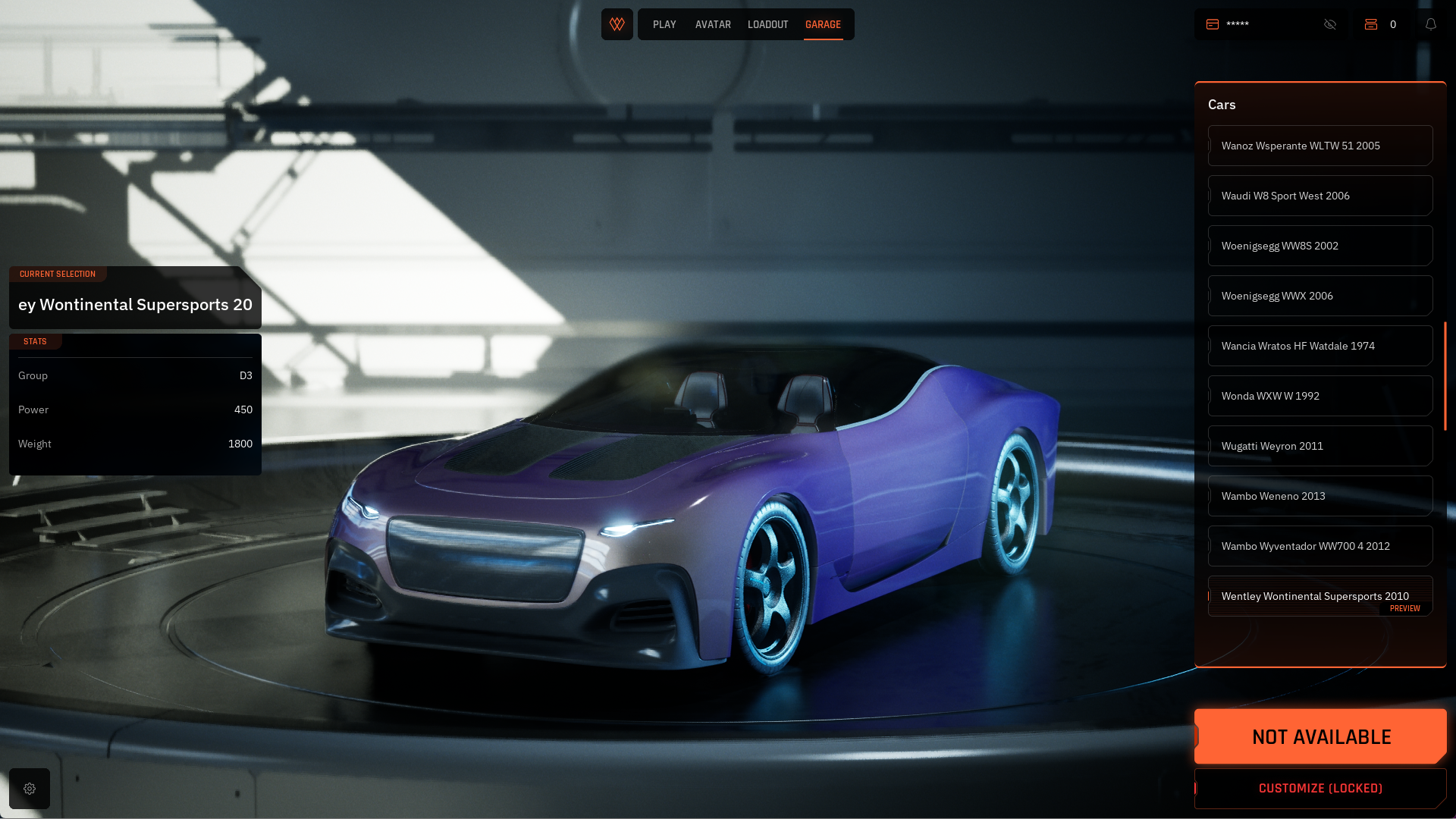Open settings with the gear icon
The image size is (1456, 819).
tap(30, 789)
